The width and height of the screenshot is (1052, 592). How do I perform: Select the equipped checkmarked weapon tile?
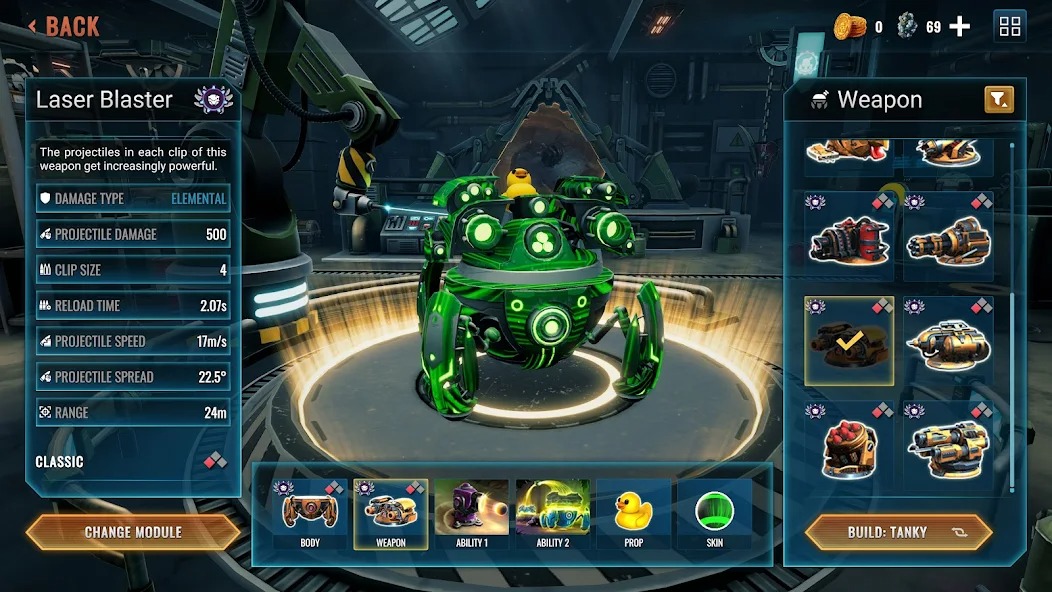849,341
